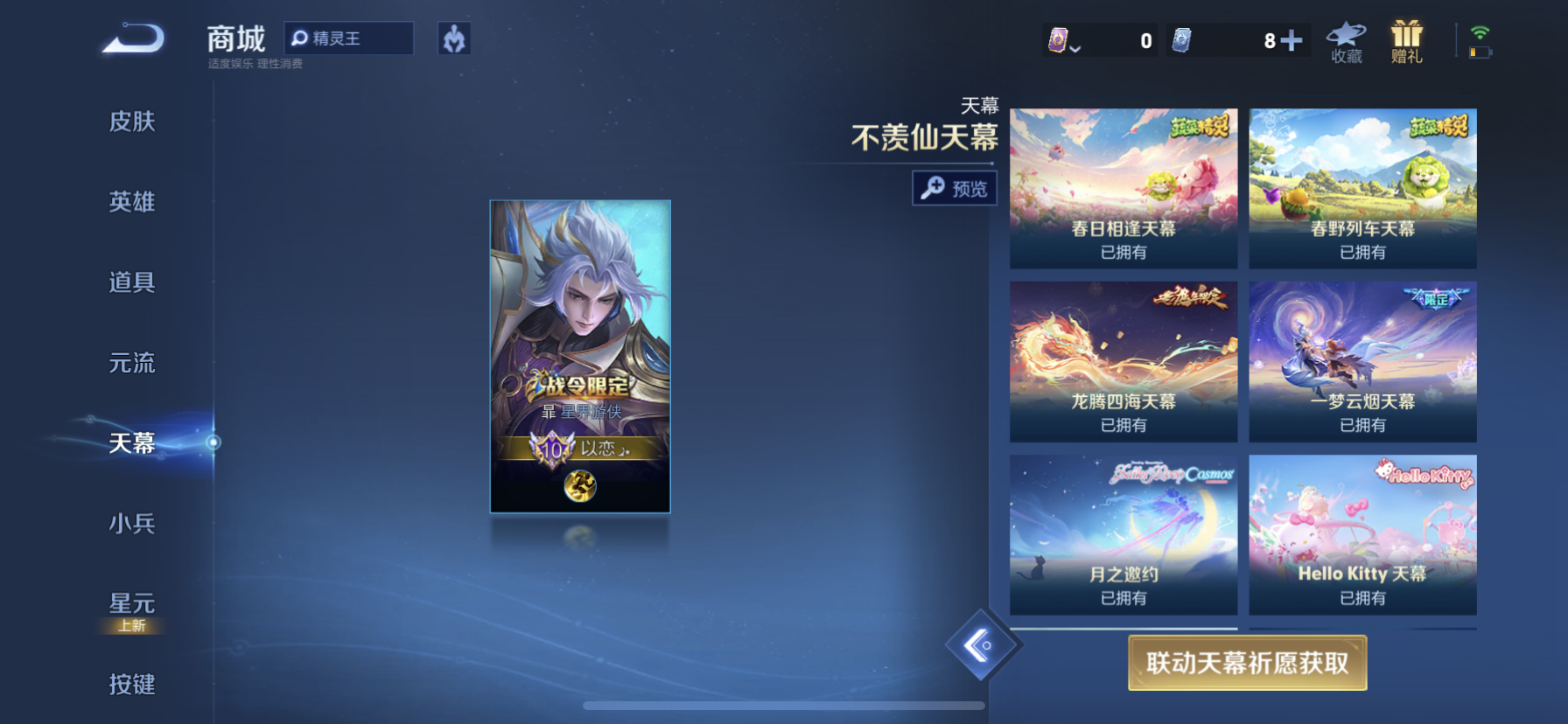Click the 联动天幕祈愿获取 button

[1247, 663]
